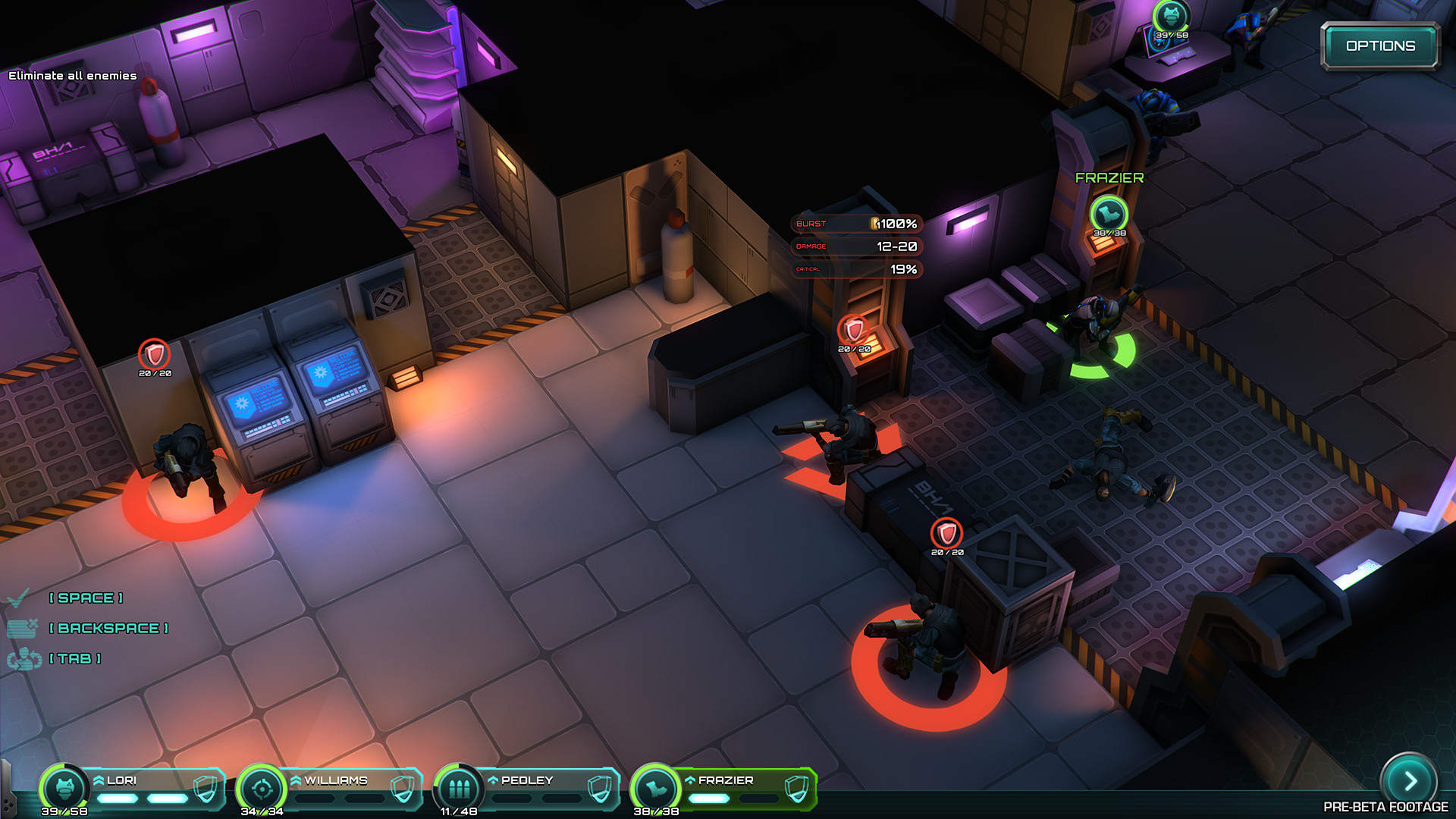Click the 20/20 shield badge above the crouching soldier
This screenshot has width=1456, height=819.
tap(946, 534)
